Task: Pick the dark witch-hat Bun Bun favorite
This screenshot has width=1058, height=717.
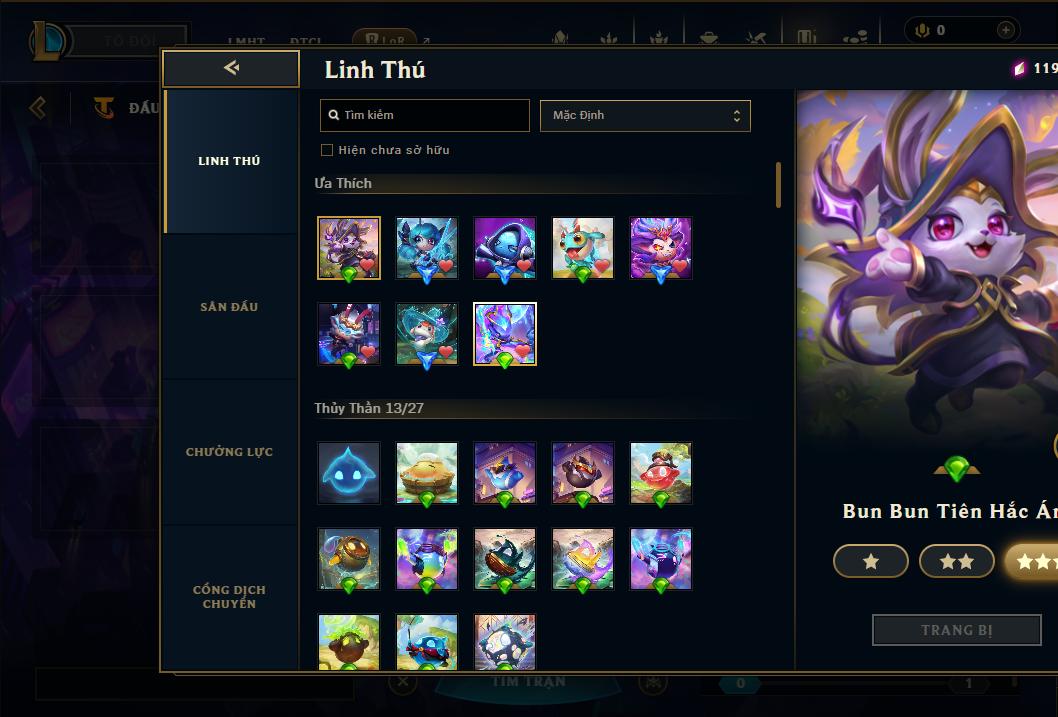Action: [349, 248]
